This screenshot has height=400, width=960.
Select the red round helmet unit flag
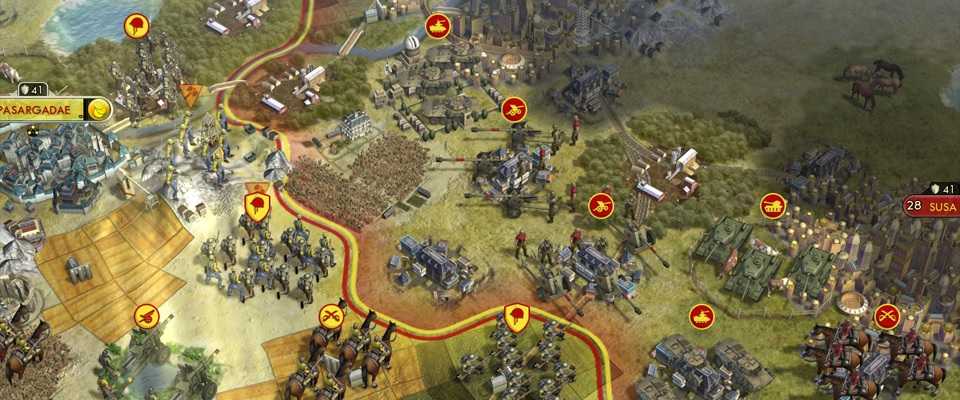click(136, 25)
